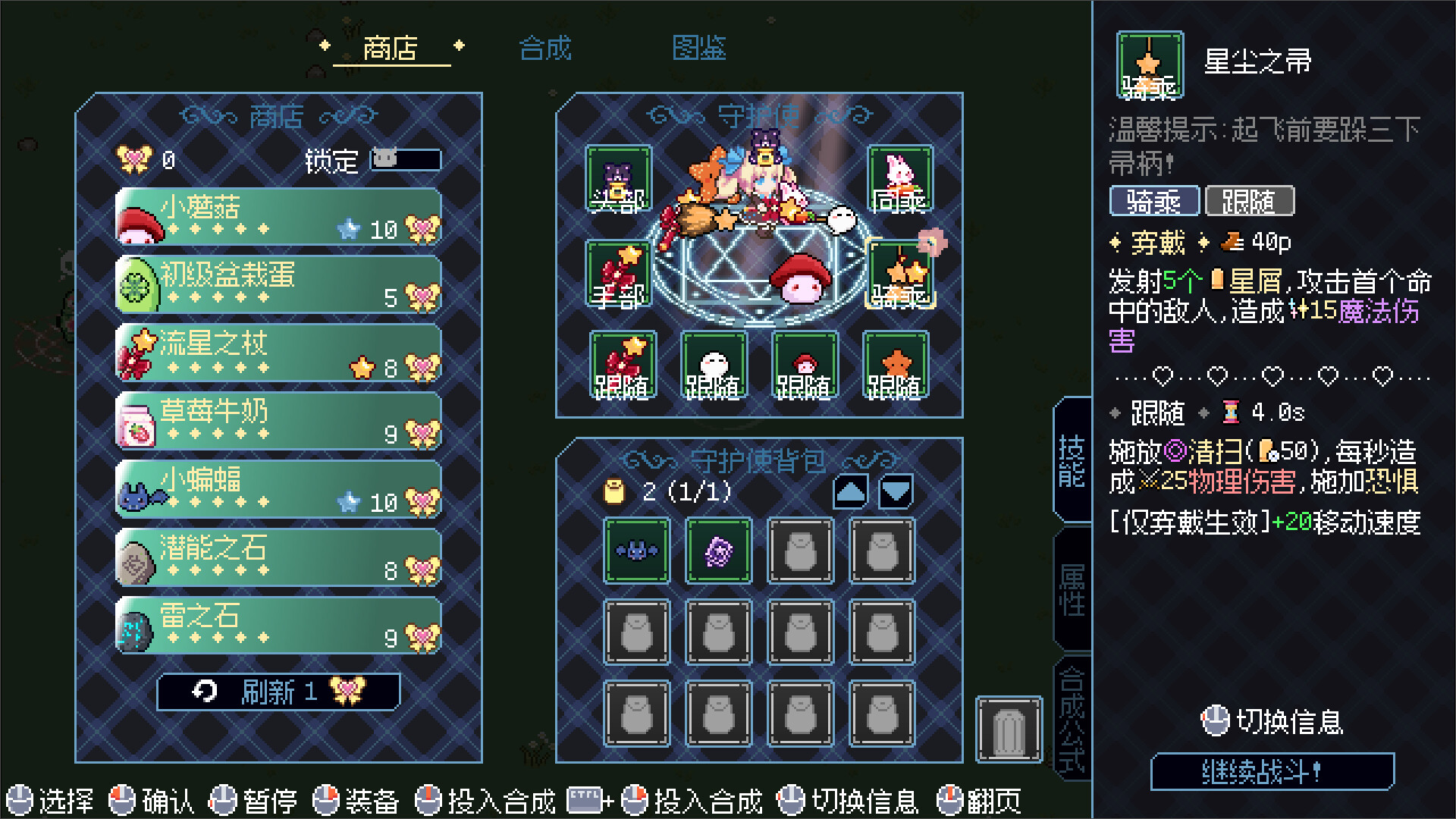Click the purple gem in backpack slot
This screenshot has height=819, width=1456.
pos(717,550)
